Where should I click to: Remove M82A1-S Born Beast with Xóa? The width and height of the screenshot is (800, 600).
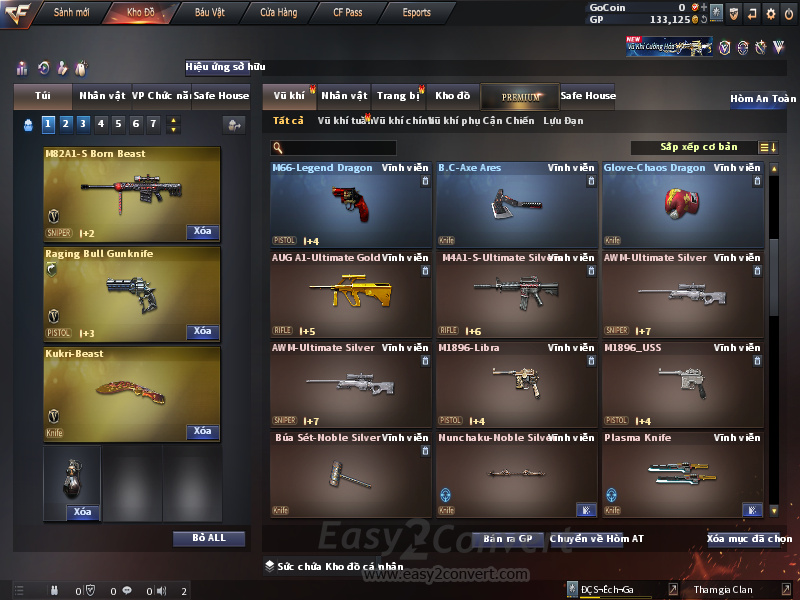click(x=202, y=232)
